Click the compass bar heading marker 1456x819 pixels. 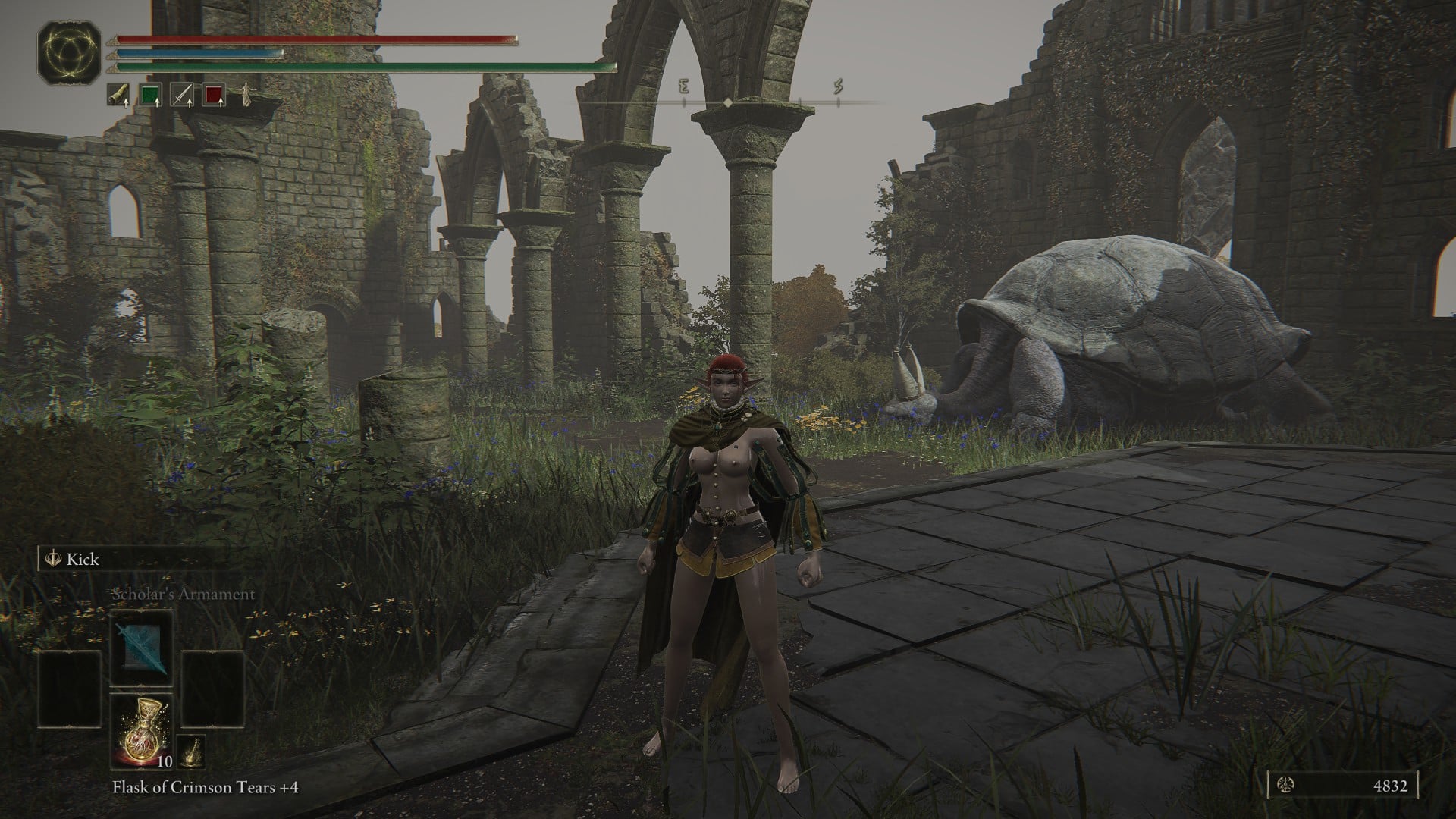[727, 102]
